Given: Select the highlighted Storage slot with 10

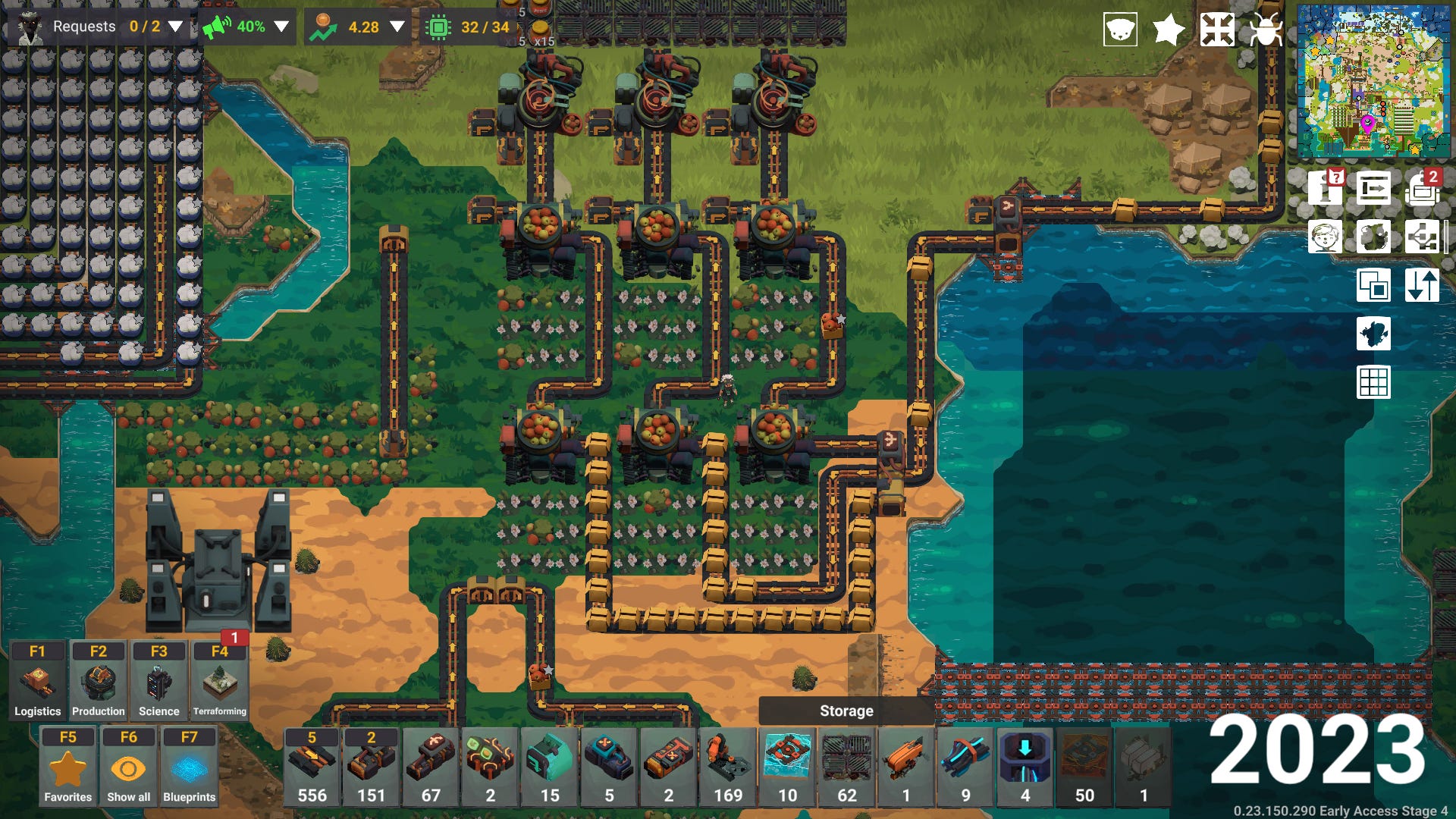Looking at the screenshot, I should point(787,767).
